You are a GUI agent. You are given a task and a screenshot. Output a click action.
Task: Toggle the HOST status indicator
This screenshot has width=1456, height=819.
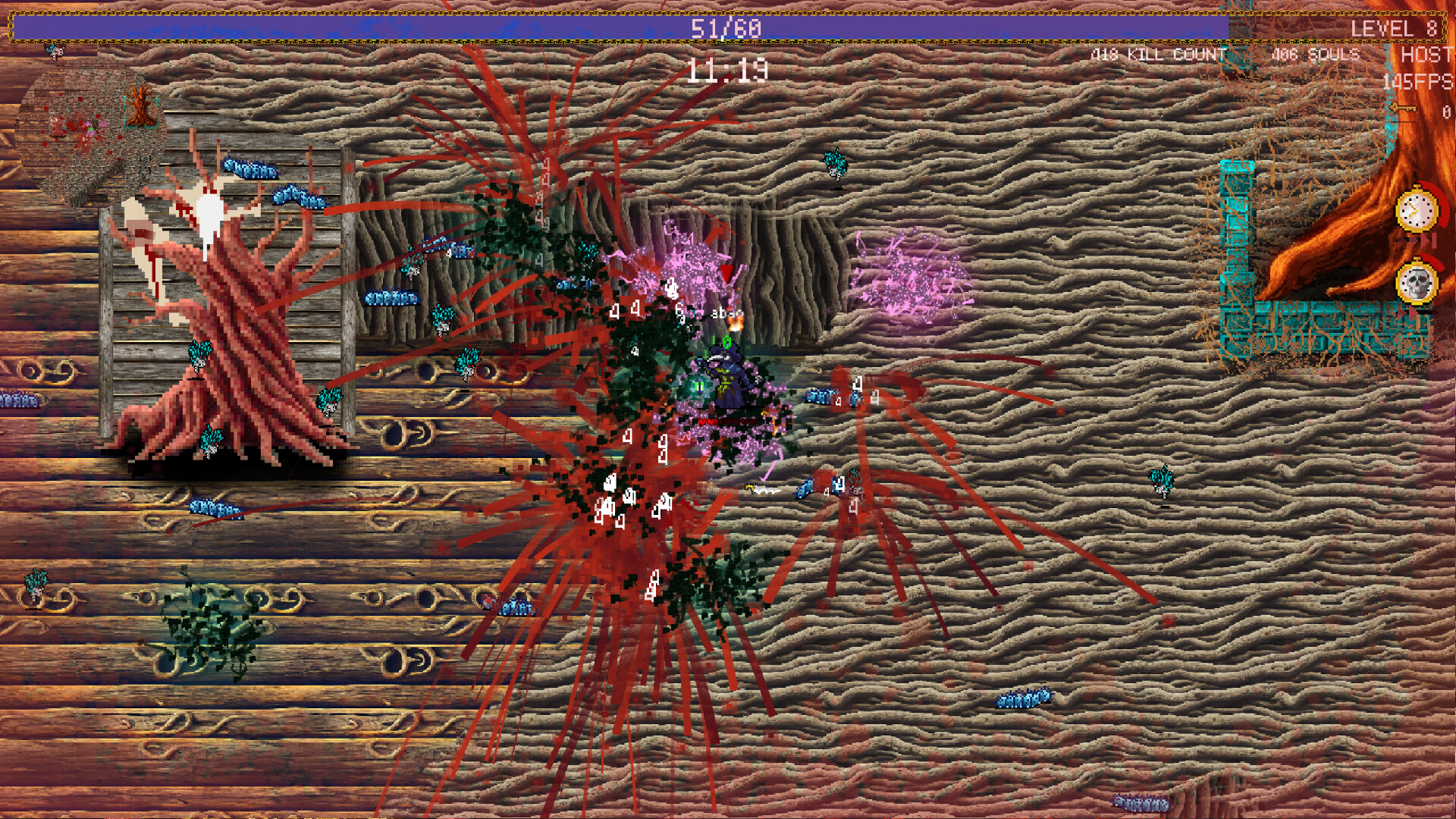1424,55
